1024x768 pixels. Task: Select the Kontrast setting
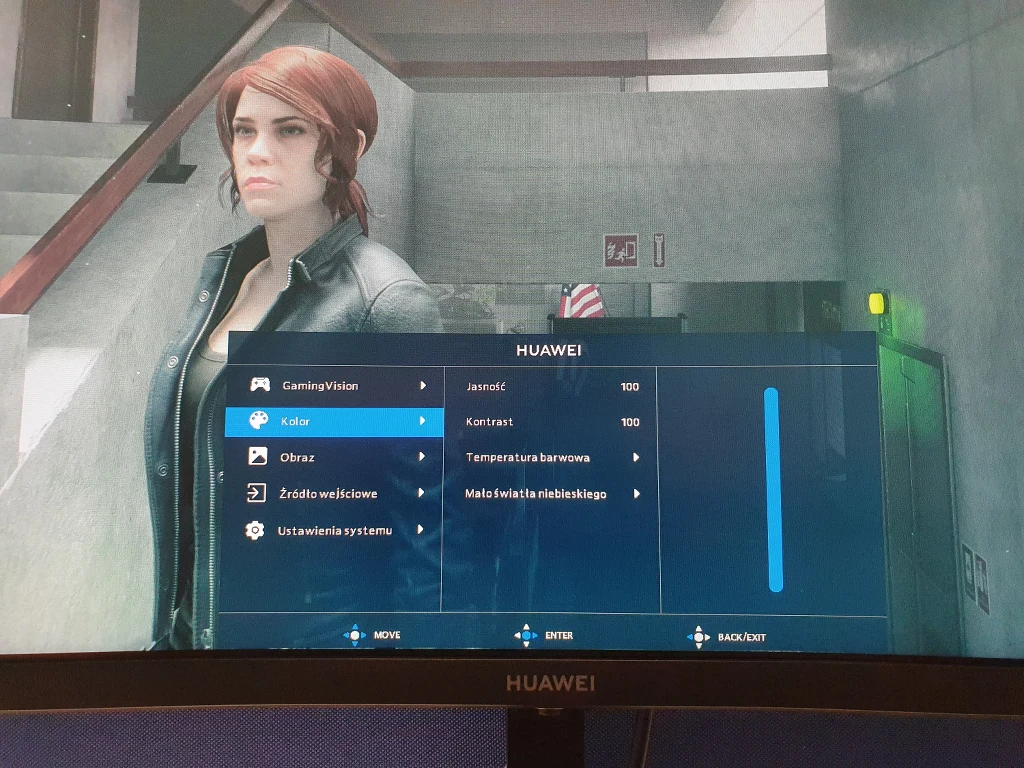coord(551,422)
